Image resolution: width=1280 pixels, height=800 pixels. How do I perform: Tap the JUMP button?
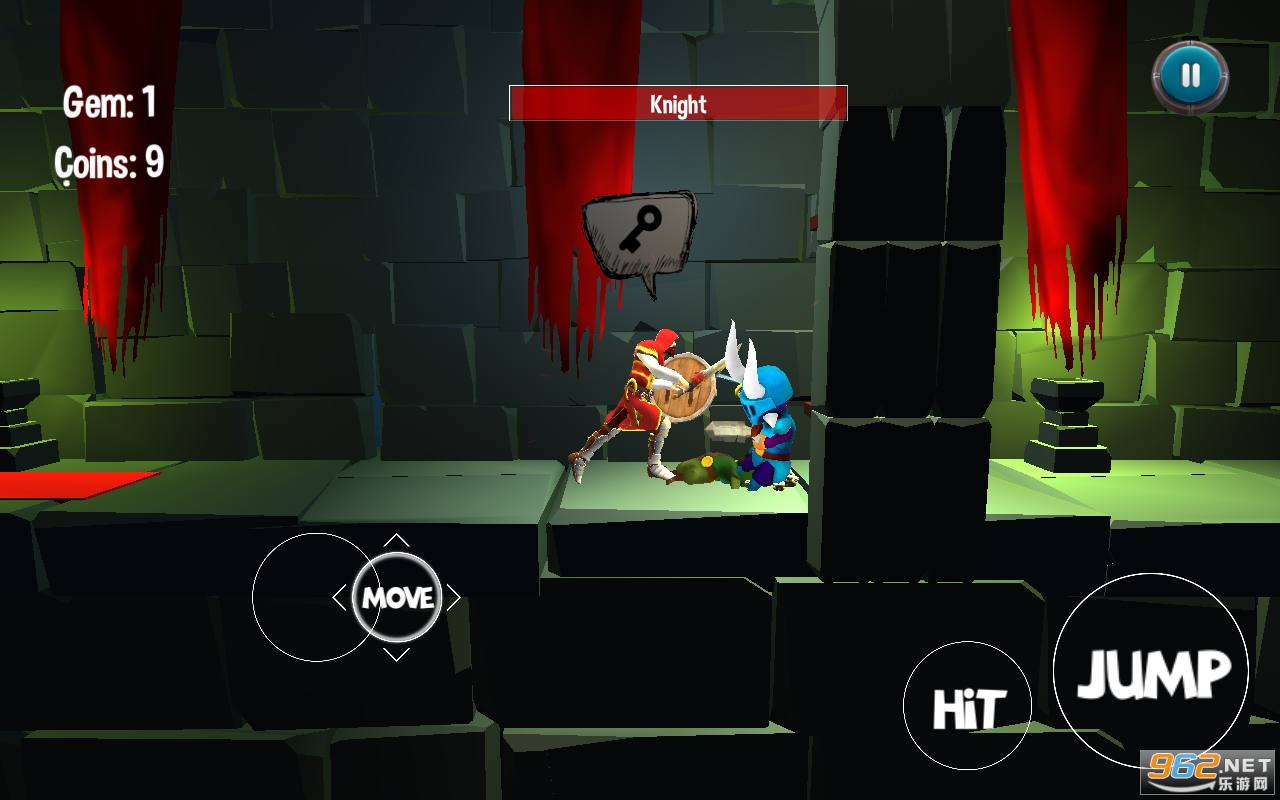(x=1151, y=673)
